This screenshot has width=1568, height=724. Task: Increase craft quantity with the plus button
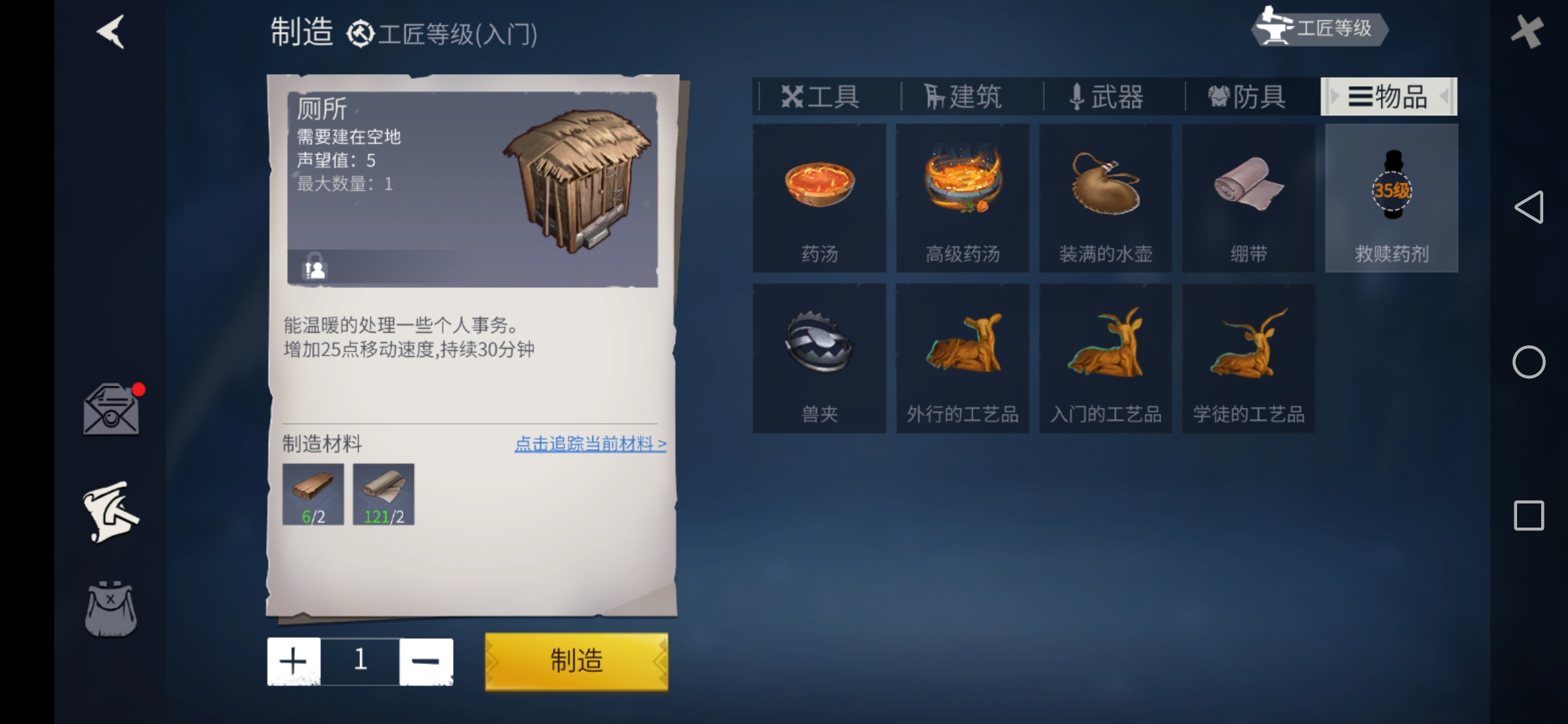click(293, 660)
